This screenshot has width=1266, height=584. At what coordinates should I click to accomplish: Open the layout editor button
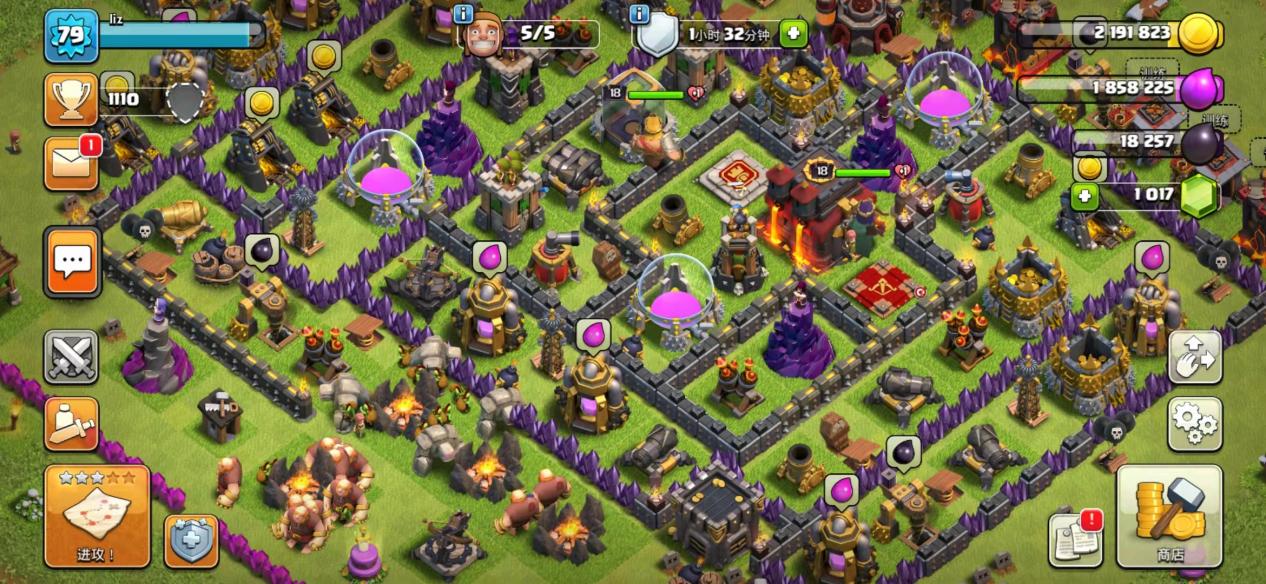click(1195, 357)
